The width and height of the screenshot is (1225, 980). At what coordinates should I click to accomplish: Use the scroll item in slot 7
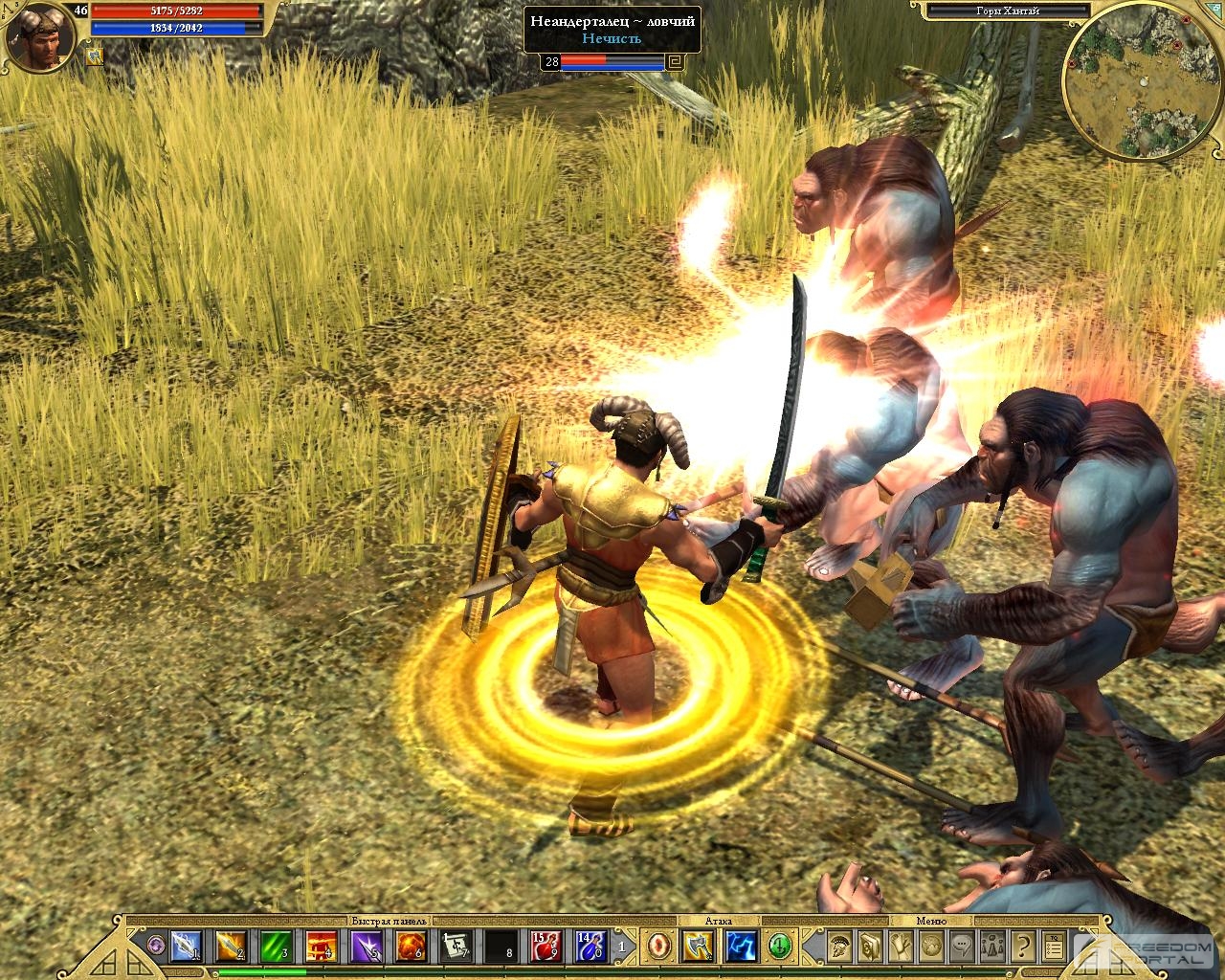457,947
